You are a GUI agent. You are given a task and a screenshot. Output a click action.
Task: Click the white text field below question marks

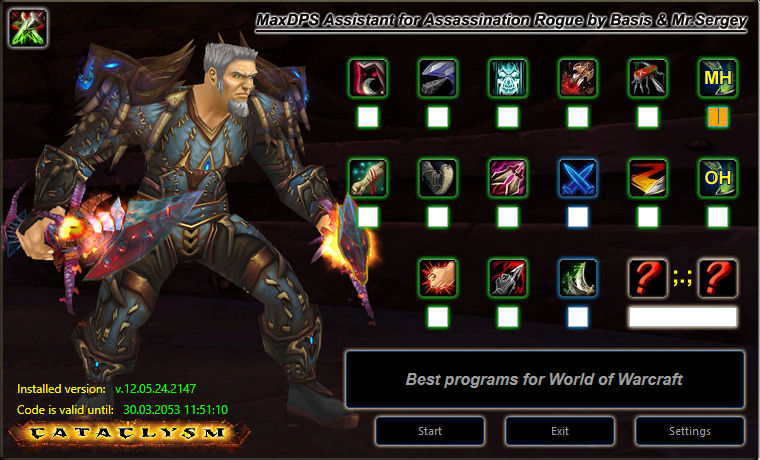(x=682, y=317)
